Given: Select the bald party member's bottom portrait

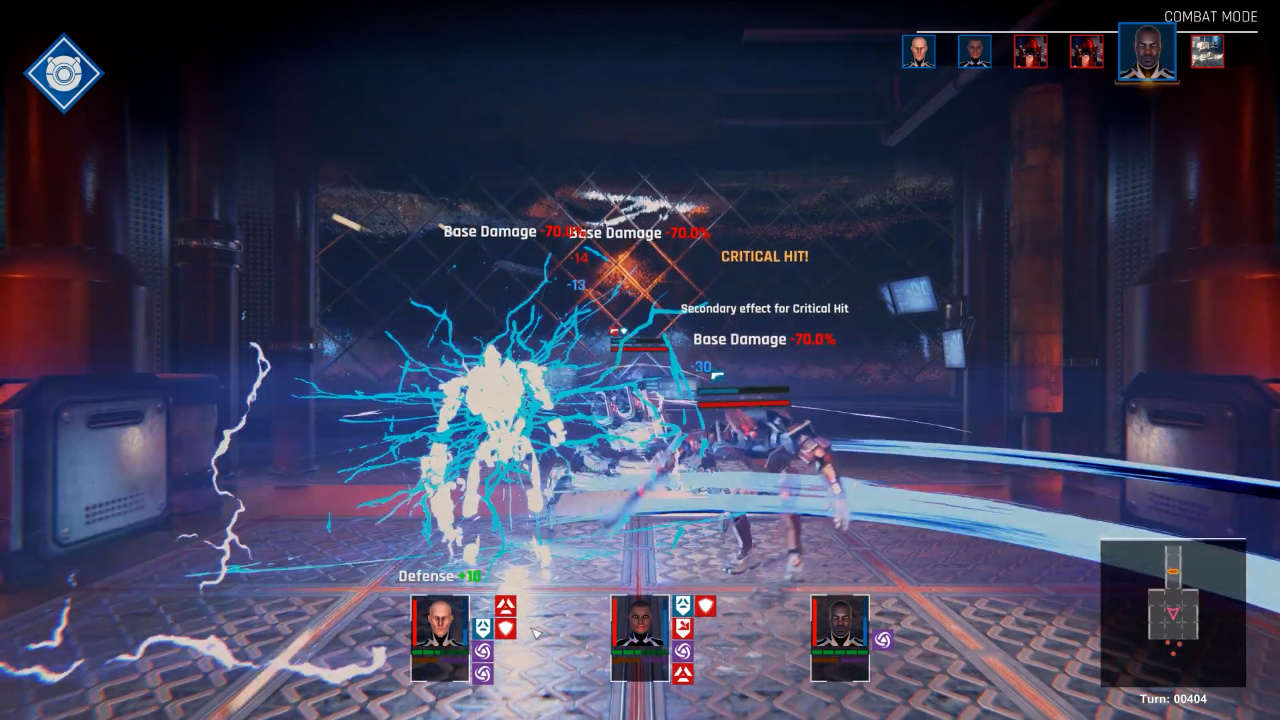Looking at the screenshot, I should point(440,638).
